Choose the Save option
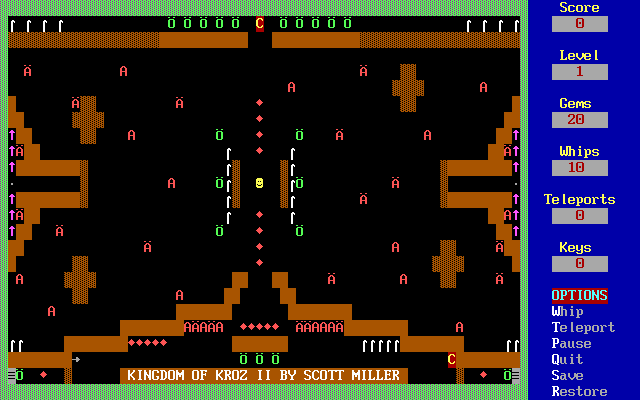This screenshot has height=400, width=640. 567,375
